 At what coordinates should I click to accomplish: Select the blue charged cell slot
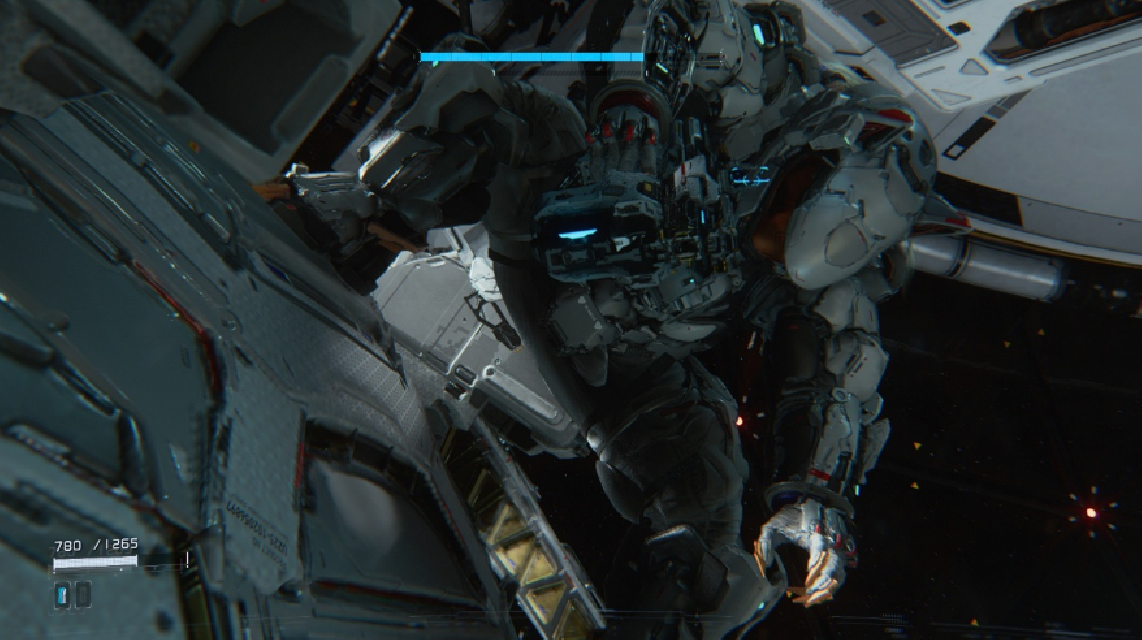tap(62, 595)
